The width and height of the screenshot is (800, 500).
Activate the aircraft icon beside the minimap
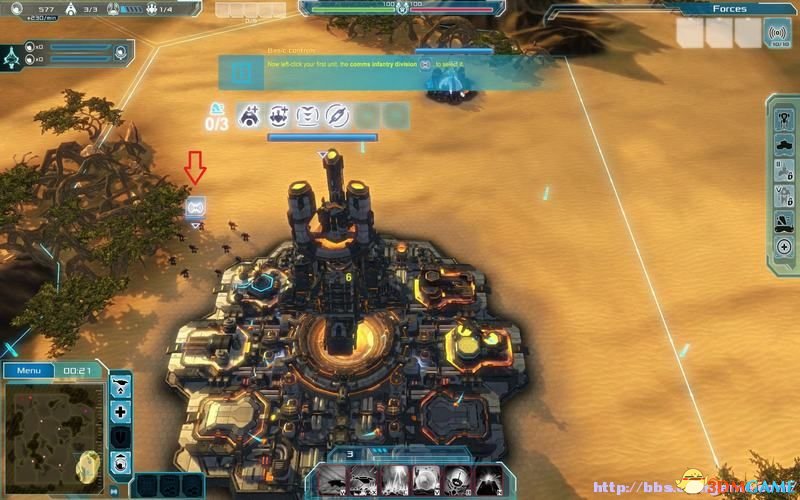(x=121, y=385)
